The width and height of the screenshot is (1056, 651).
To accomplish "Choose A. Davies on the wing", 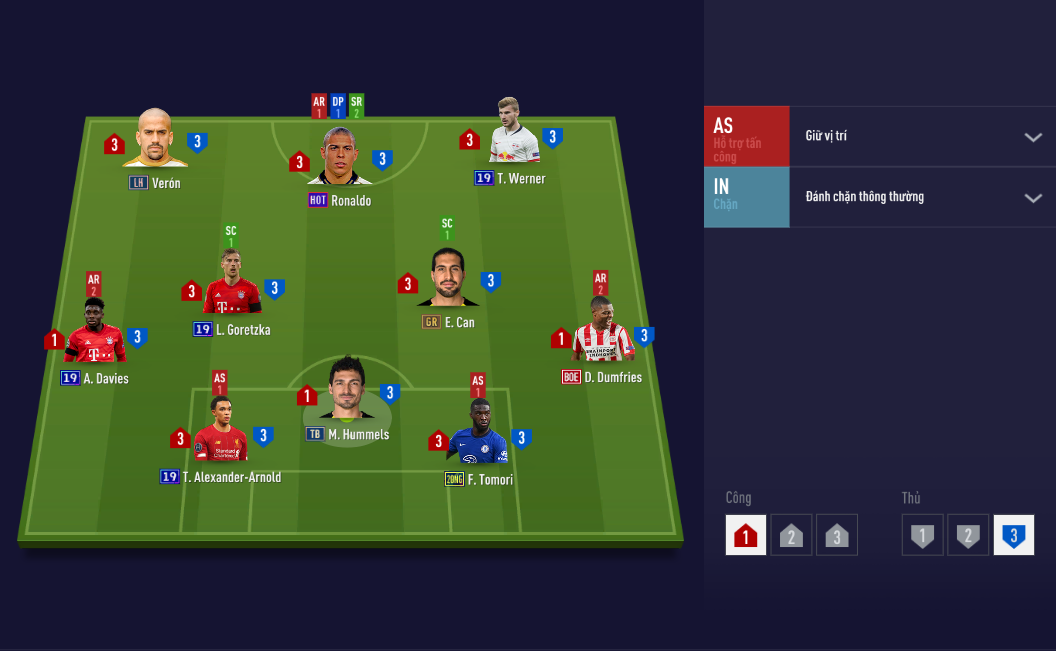I will click(x=95, y=335).
